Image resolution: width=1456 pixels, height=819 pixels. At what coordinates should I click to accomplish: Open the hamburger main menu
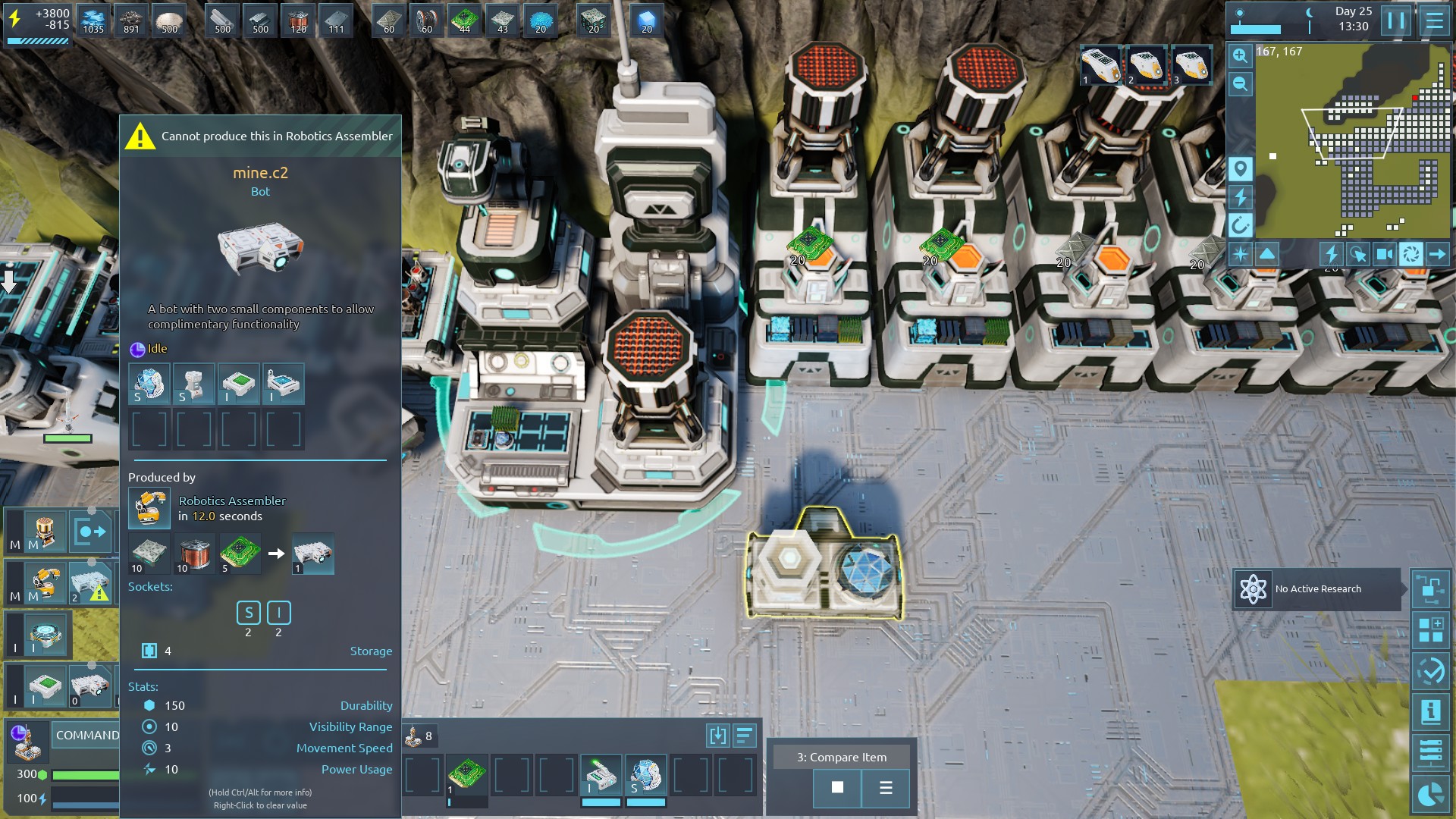1434,20
